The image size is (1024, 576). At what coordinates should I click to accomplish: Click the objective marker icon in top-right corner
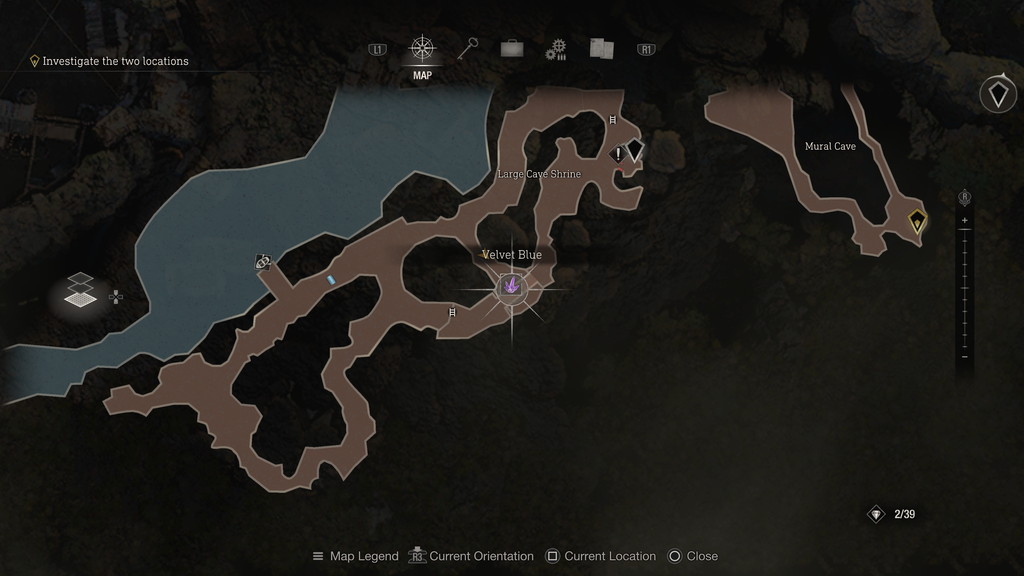coord(997,94)
